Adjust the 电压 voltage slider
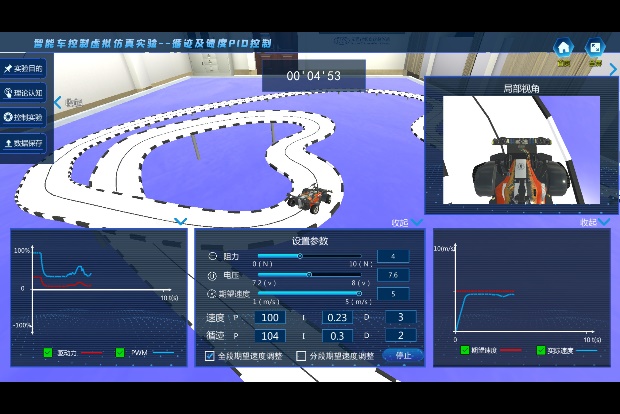The width and height of the screenshot is (620, 414). [x=309, y=274]
